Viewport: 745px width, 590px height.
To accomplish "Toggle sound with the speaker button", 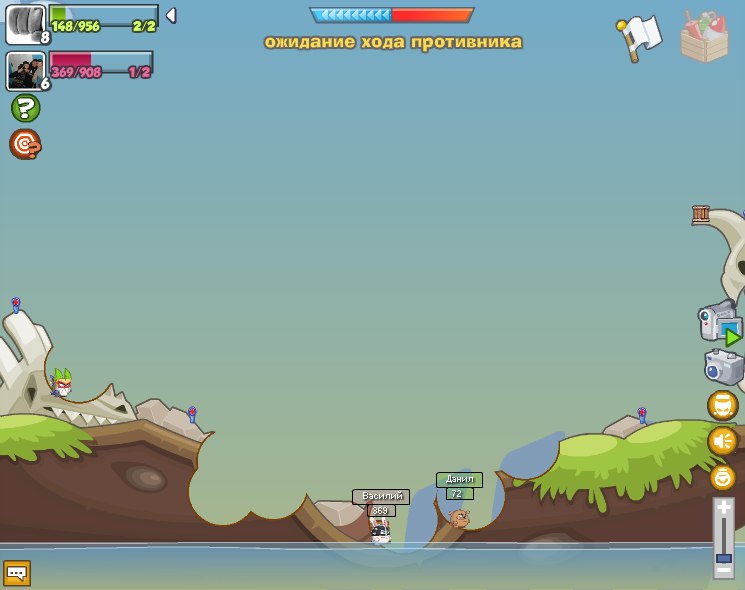I will [722, 441].
